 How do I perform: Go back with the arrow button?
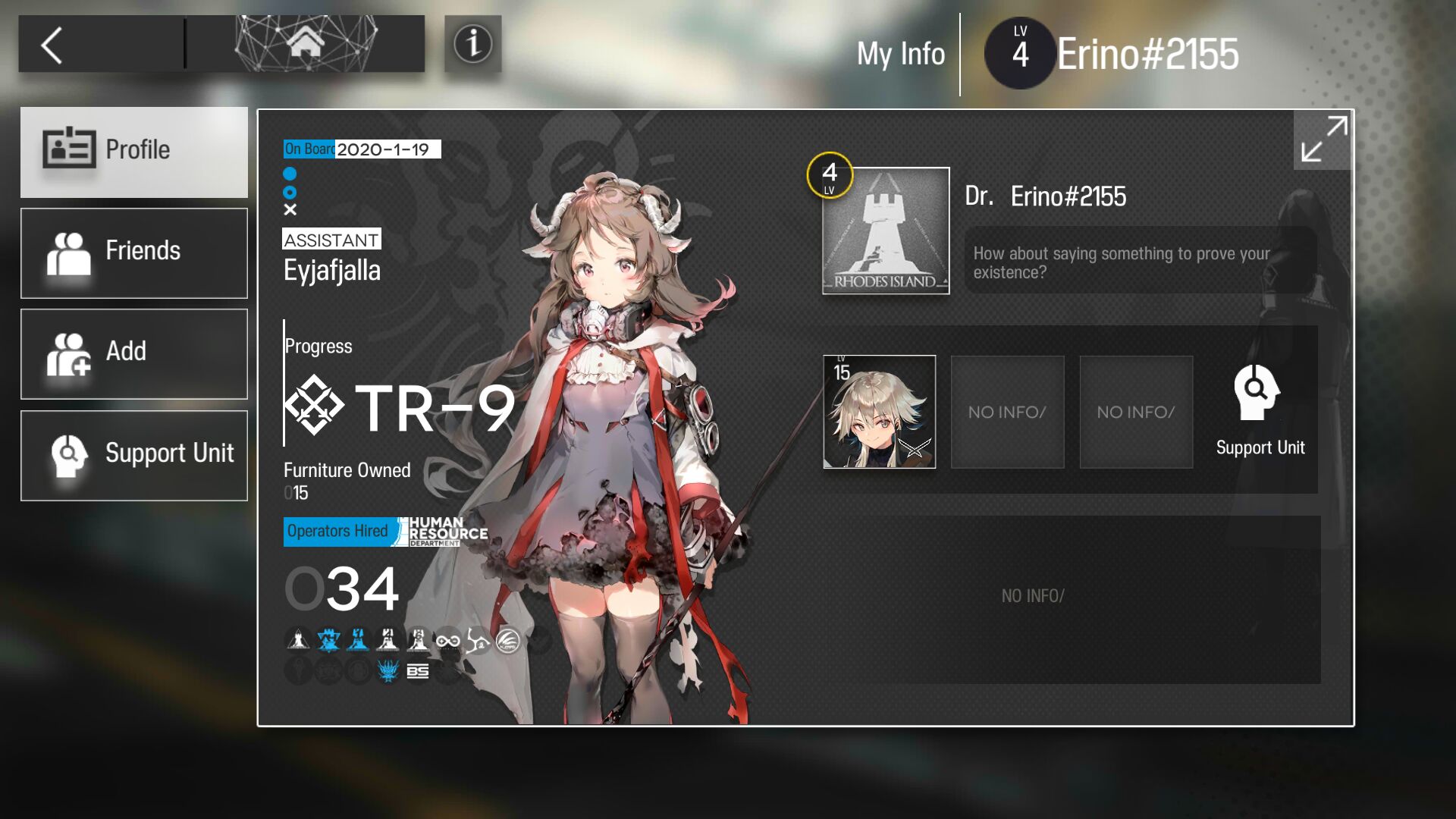pos(53,45)
